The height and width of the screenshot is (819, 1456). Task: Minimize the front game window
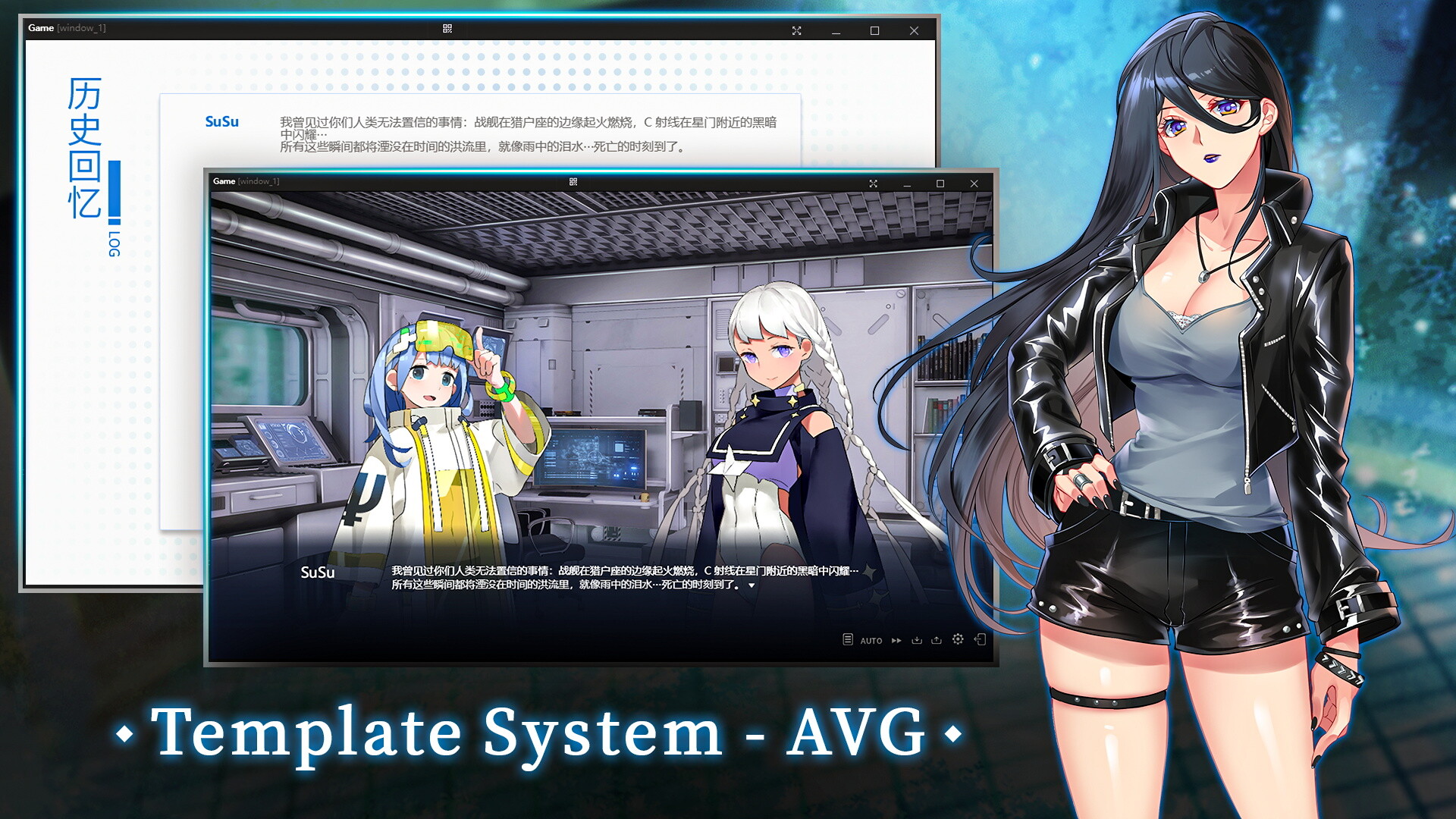click(905, 184)
